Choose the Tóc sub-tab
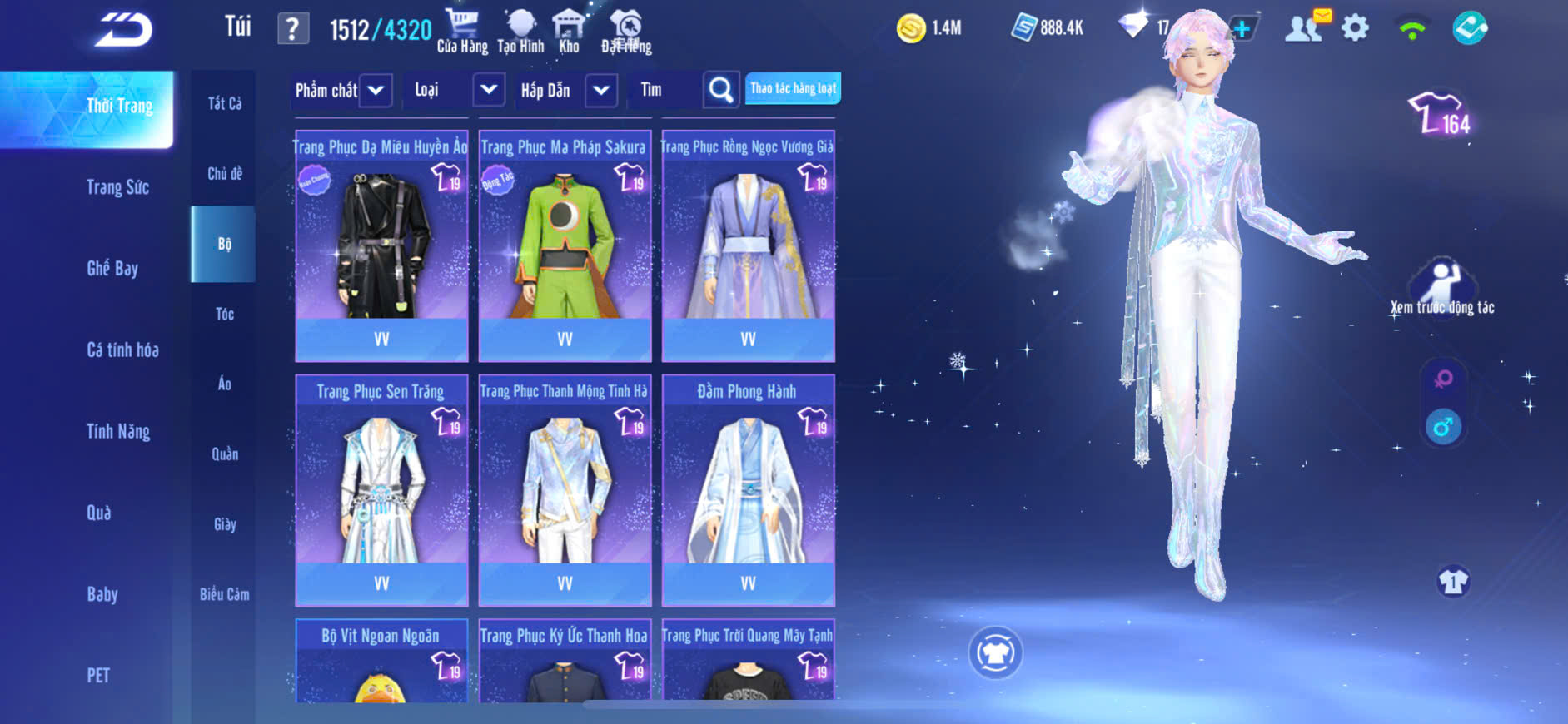This screenshot has height=724, width=1568. 224,314
